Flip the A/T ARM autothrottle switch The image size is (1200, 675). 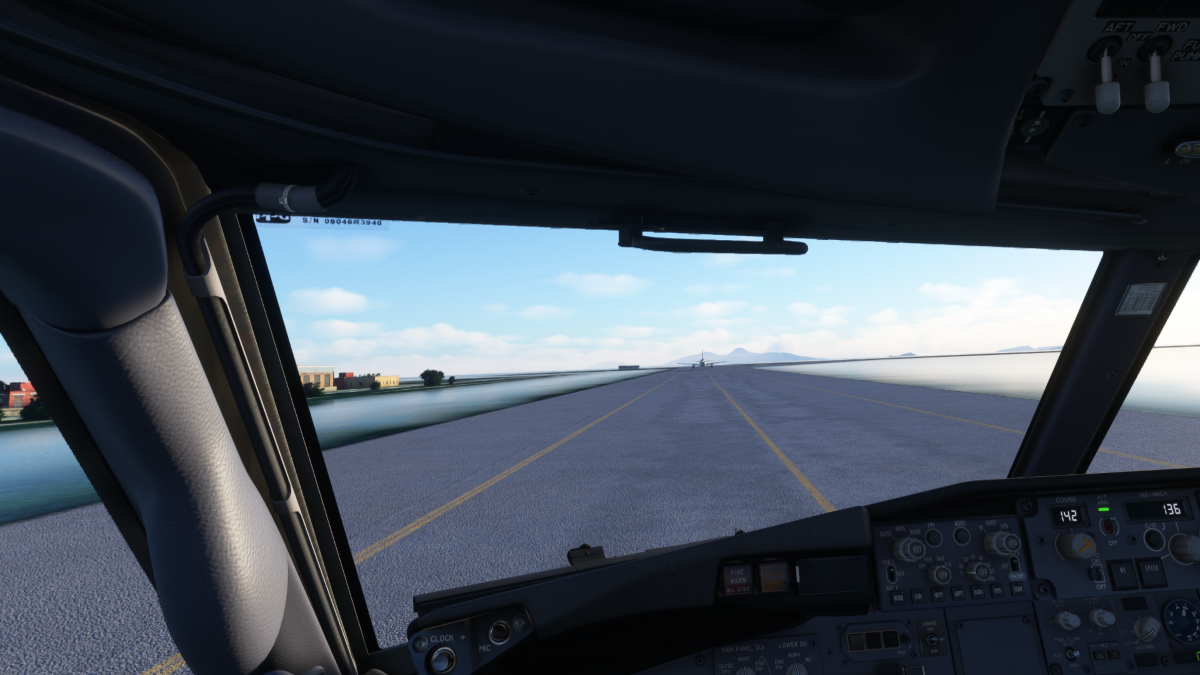[x=1108, y=526]
